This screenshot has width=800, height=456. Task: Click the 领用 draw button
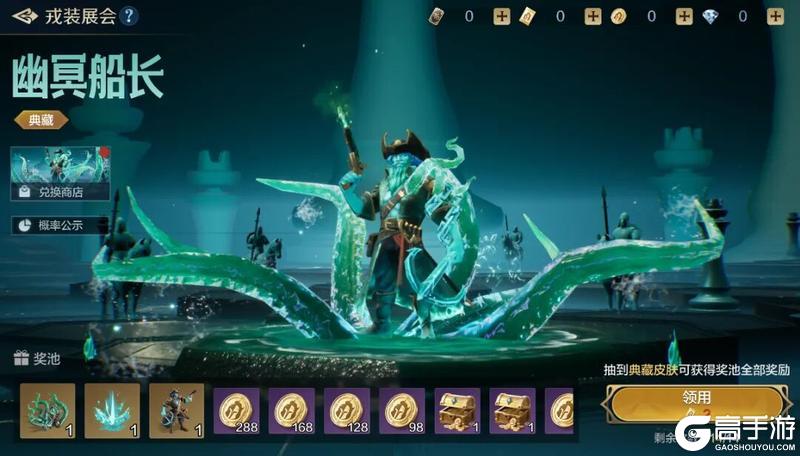click(697, 399)
